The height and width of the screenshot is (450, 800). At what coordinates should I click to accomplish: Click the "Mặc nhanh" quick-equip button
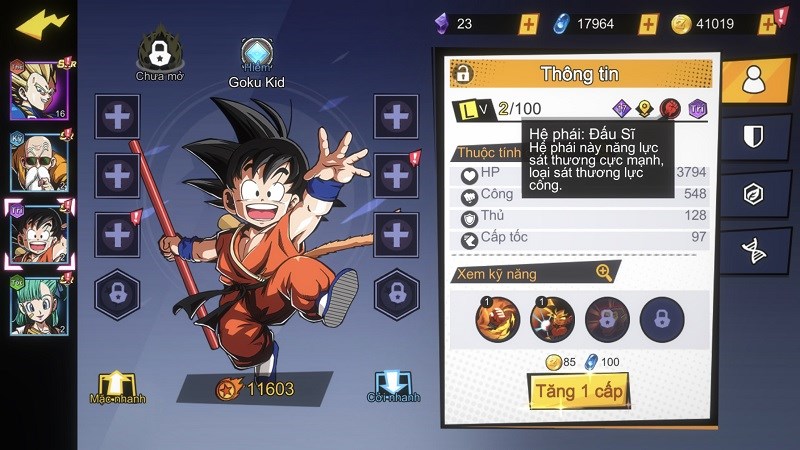pyautogui.click(x=115, y=386)
